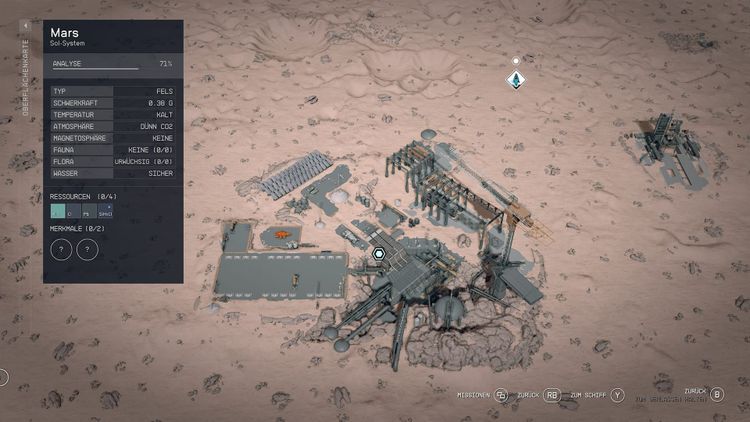The height and width of the screenshot is (422, 750).
Task: Select the white hexagon marker on the base
Action: [x=379, y=254]
